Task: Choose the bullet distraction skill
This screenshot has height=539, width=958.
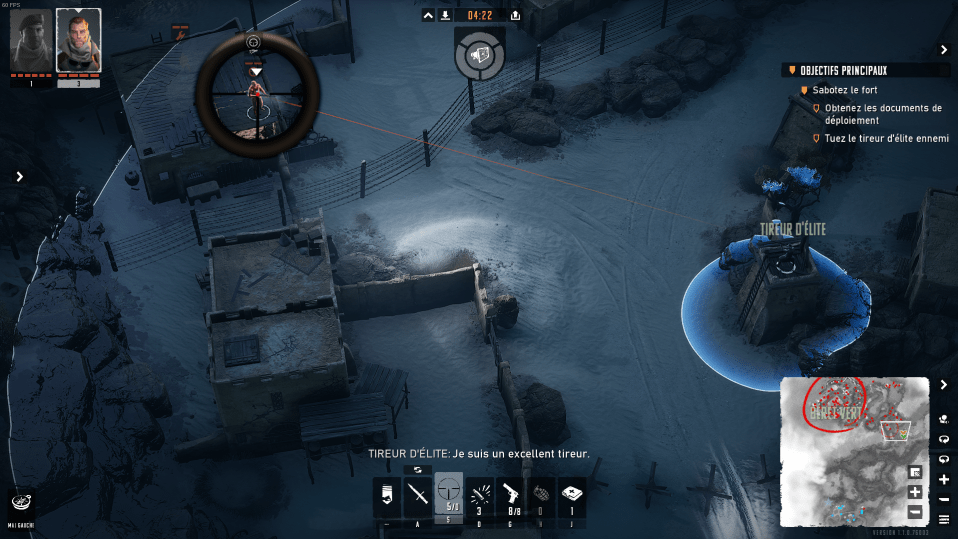Action: pyautogui.click(x=479, y=496)
